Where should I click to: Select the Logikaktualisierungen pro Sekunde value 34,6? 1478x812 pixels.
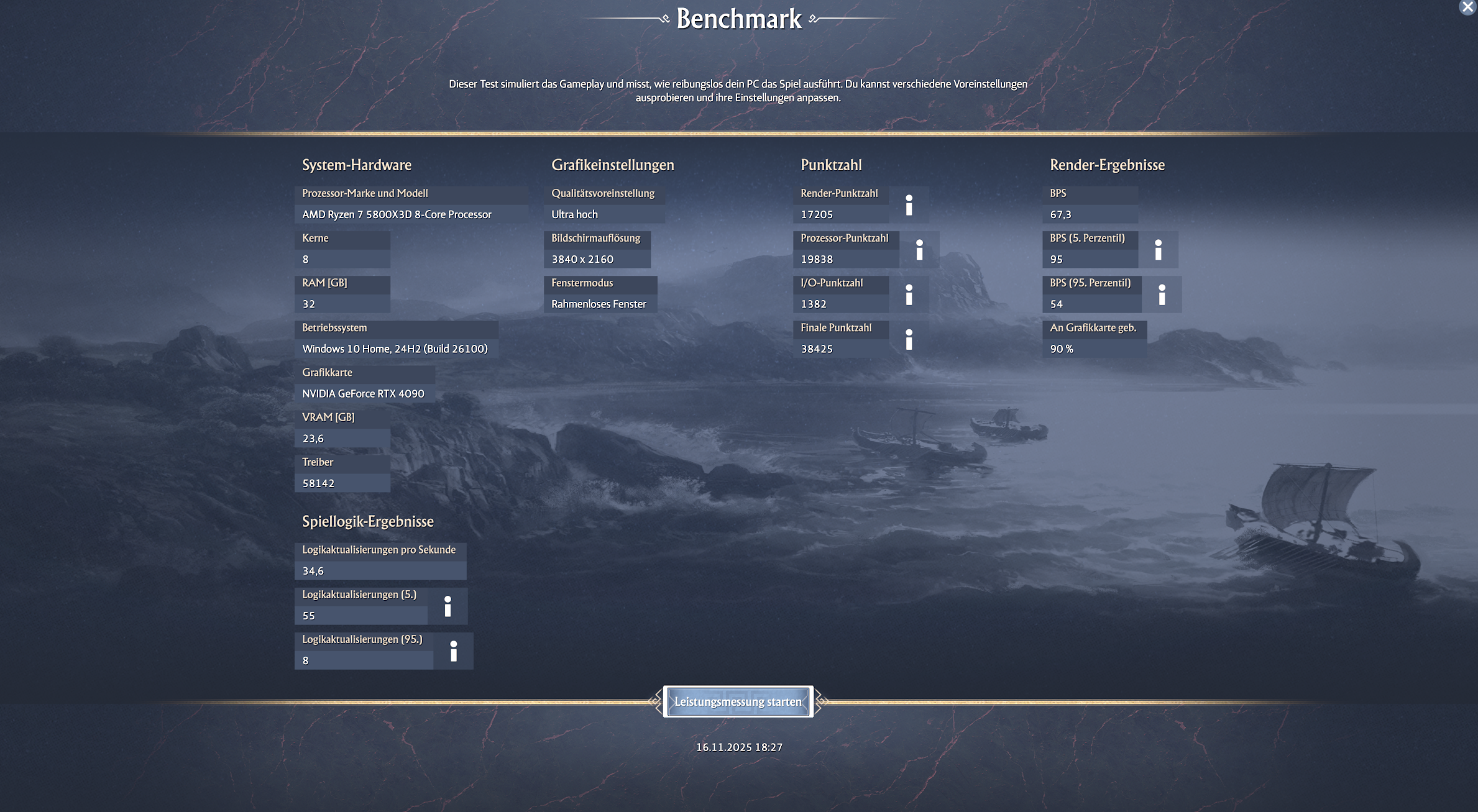click(380, 570)
